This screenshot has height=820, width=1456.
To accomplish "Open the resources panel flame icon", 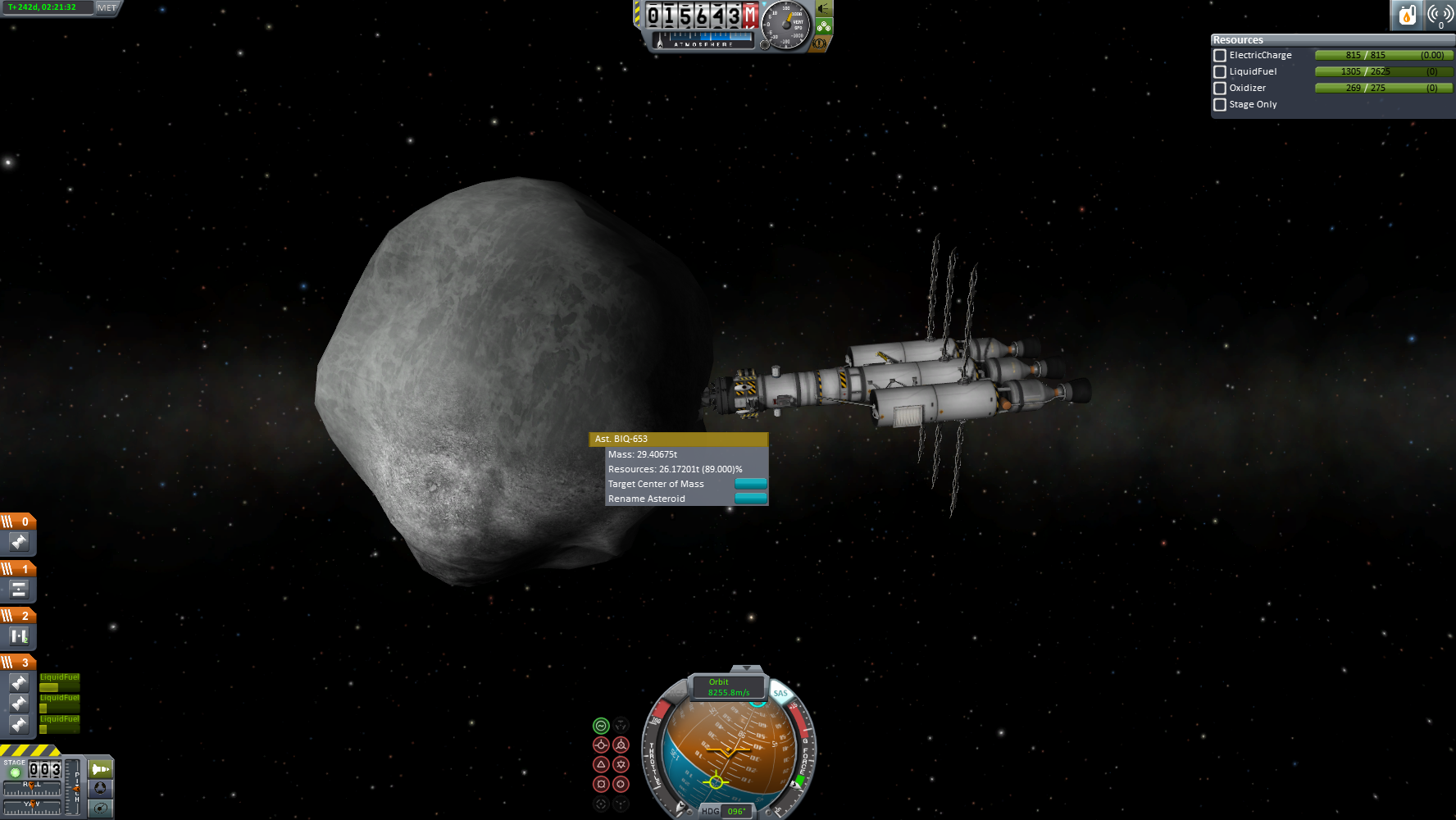I will click(1407, 15).
